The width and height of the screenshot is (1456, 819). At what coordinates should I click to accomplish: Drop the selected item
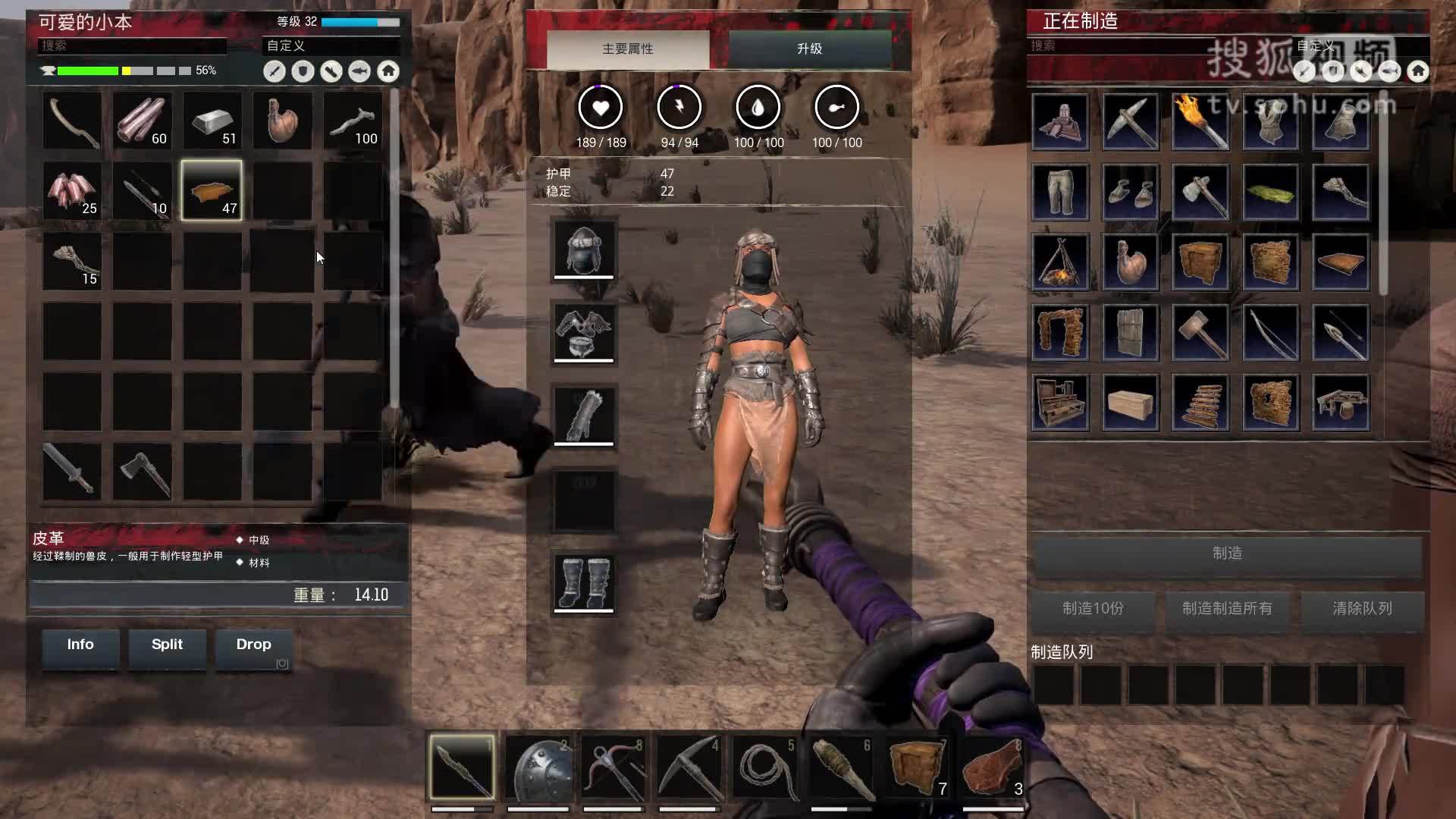coord(253,645)
